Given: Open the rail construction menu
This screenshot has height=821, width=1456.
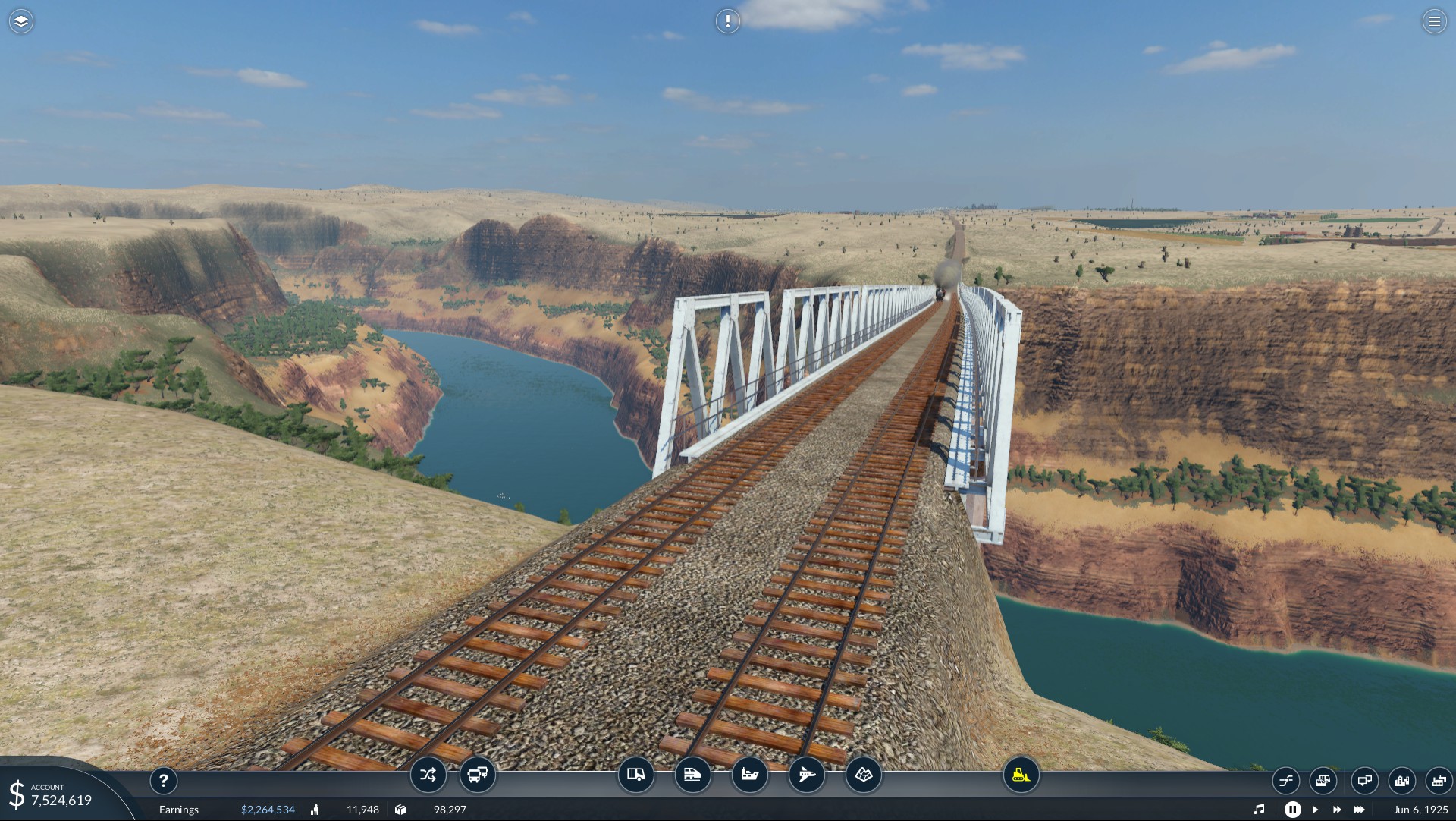Looking at the screenshot, I should pos(692,775).
